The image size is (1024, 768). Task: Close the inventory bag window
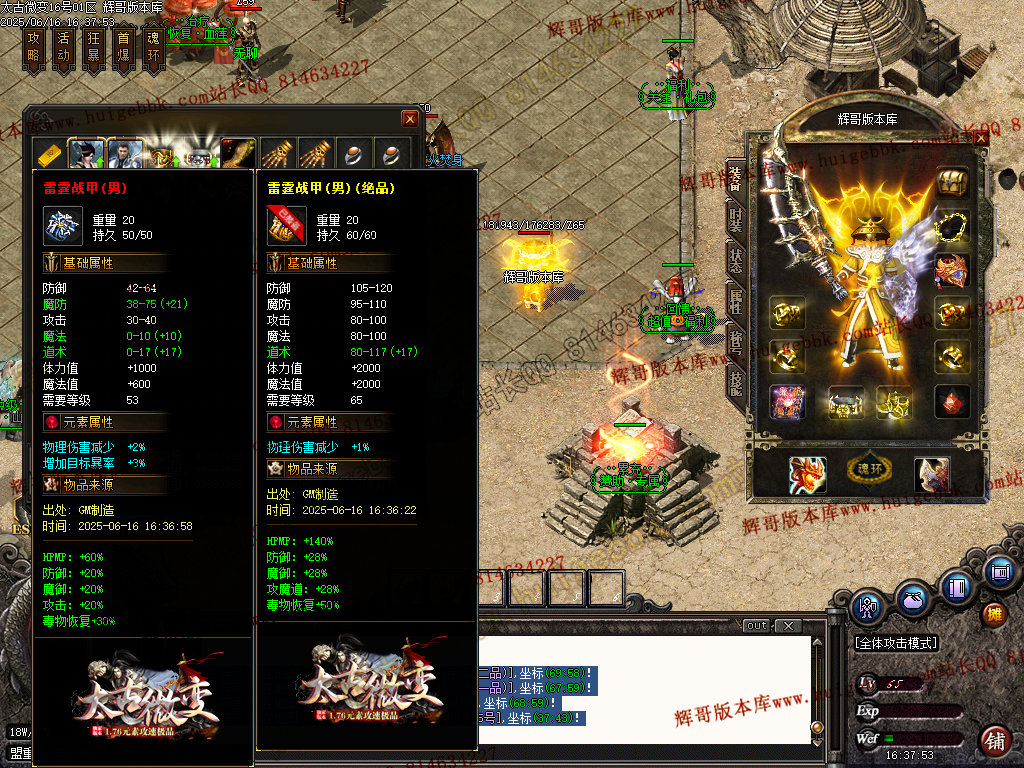point(410,119)
